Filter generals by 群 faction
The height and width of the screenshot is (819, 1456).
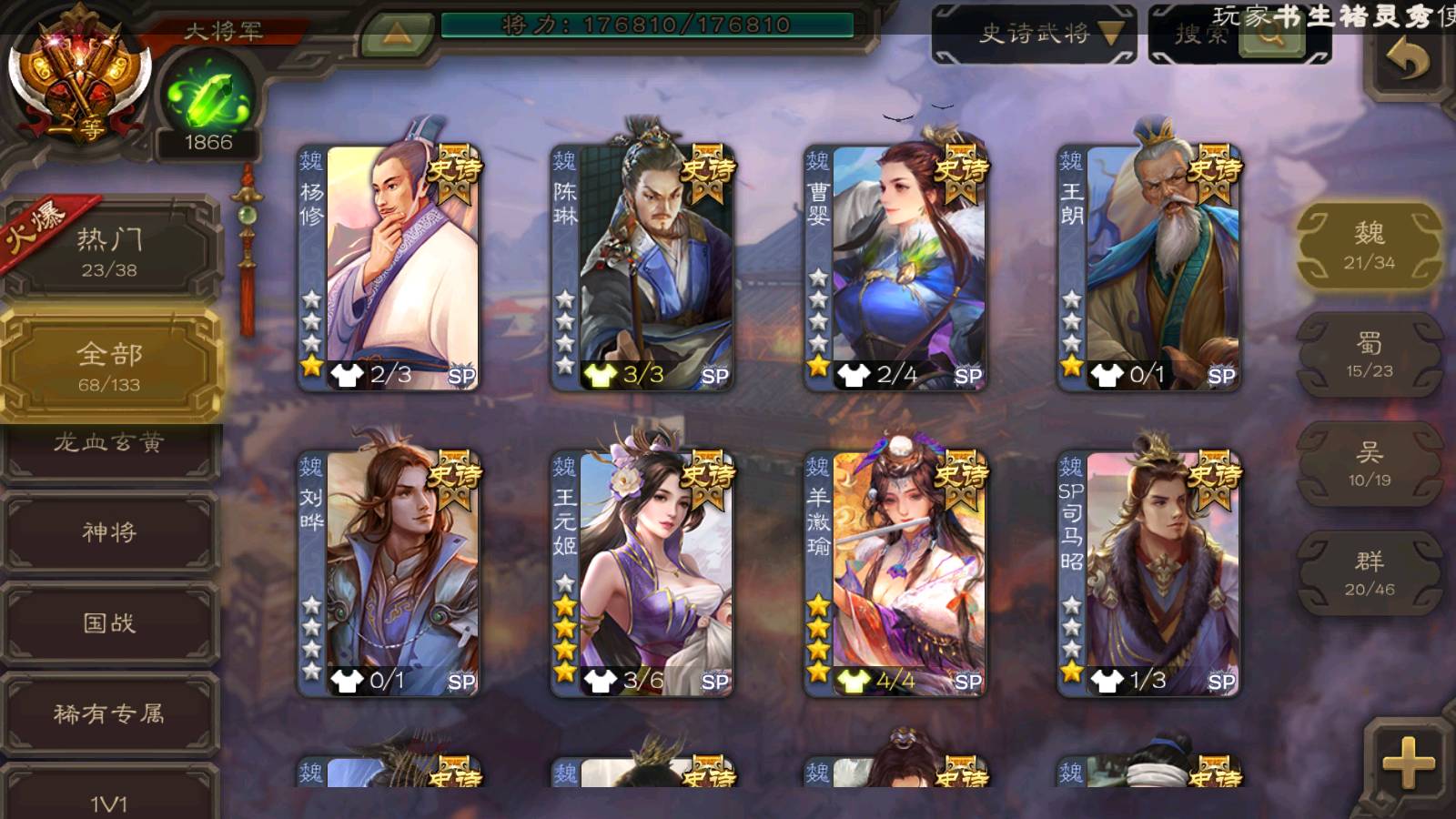1369,573
